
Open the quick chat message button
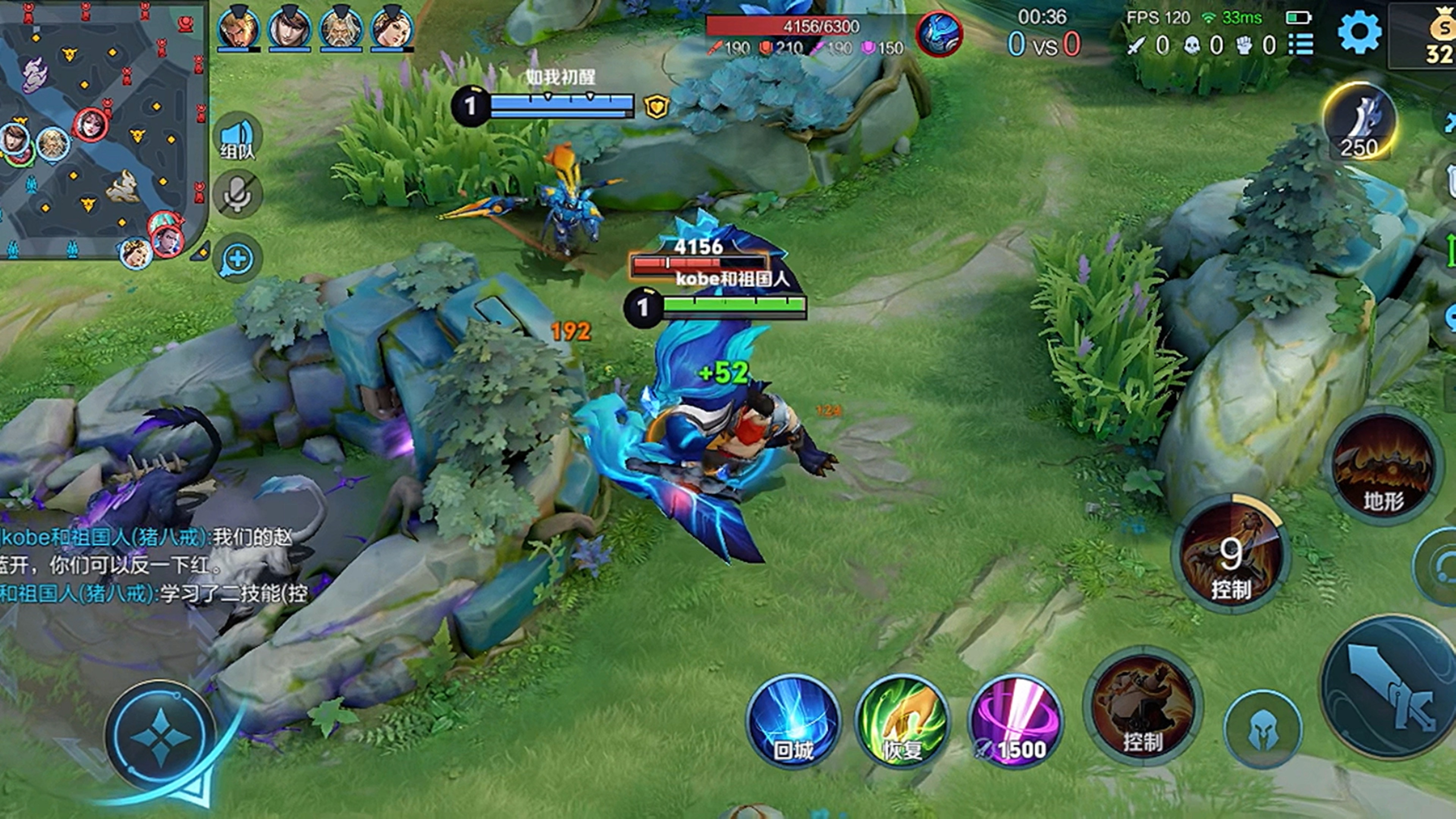237,259
